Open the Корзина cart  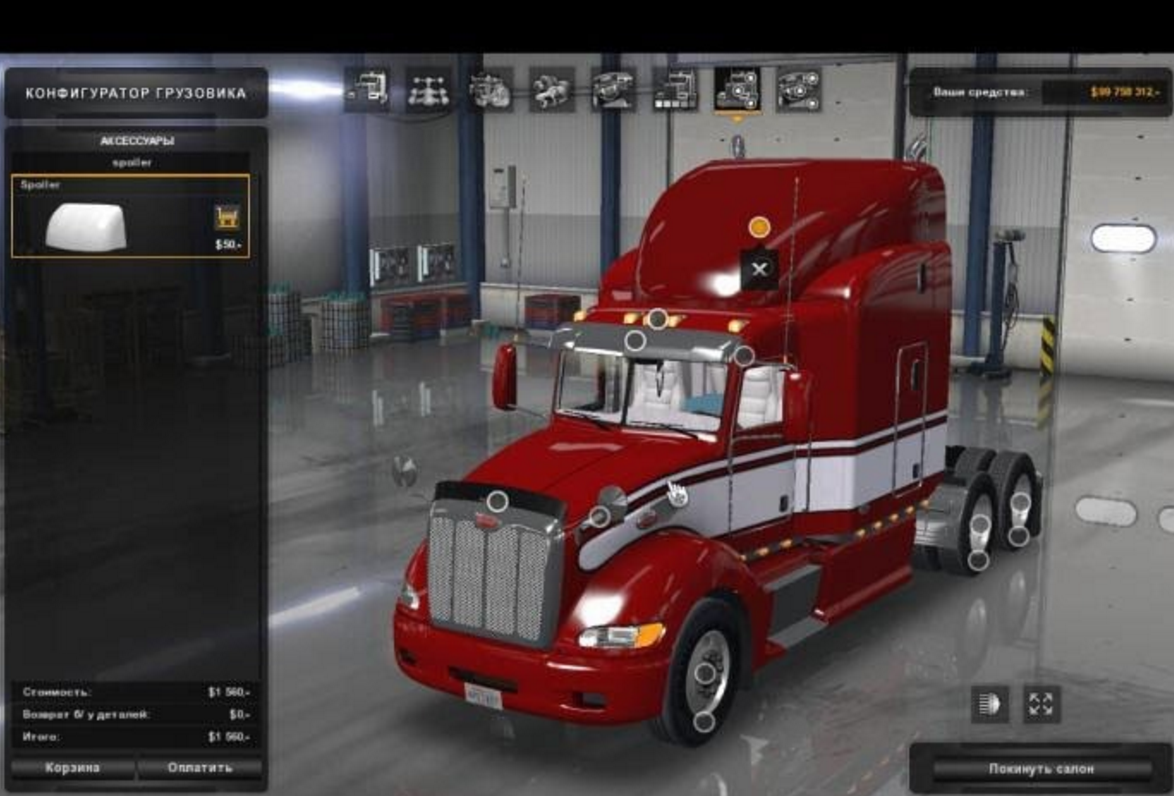71,768
